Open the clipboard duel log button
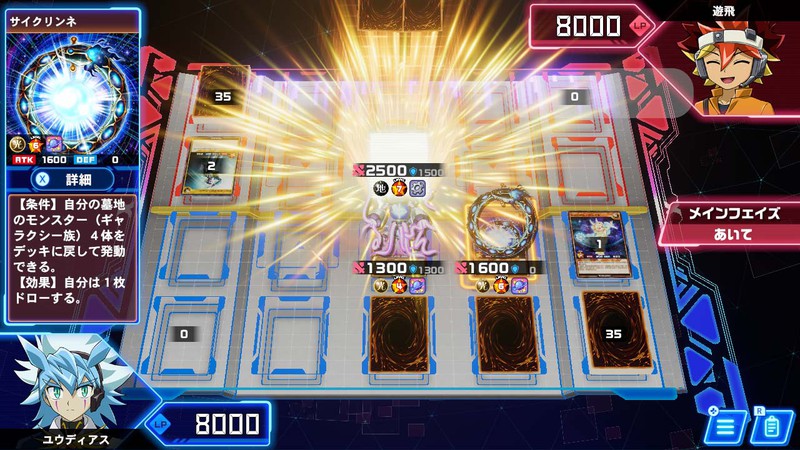The height and width of the screenshot is (450, 800). click(x=770, y=427)
